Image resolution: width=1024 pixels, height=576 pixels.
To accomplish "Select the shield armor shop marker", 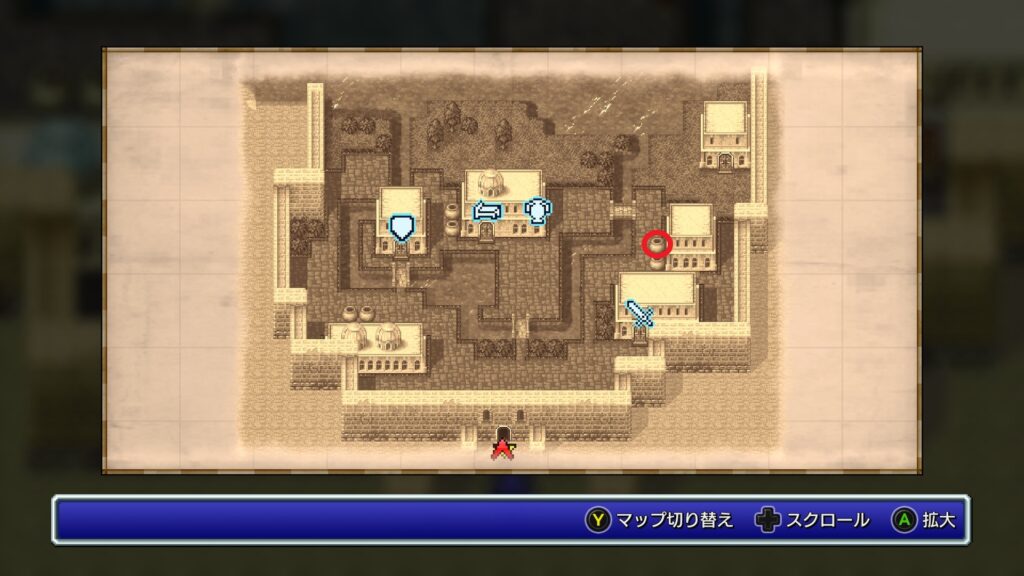I will pyautogui.click(x=401, y=226).
